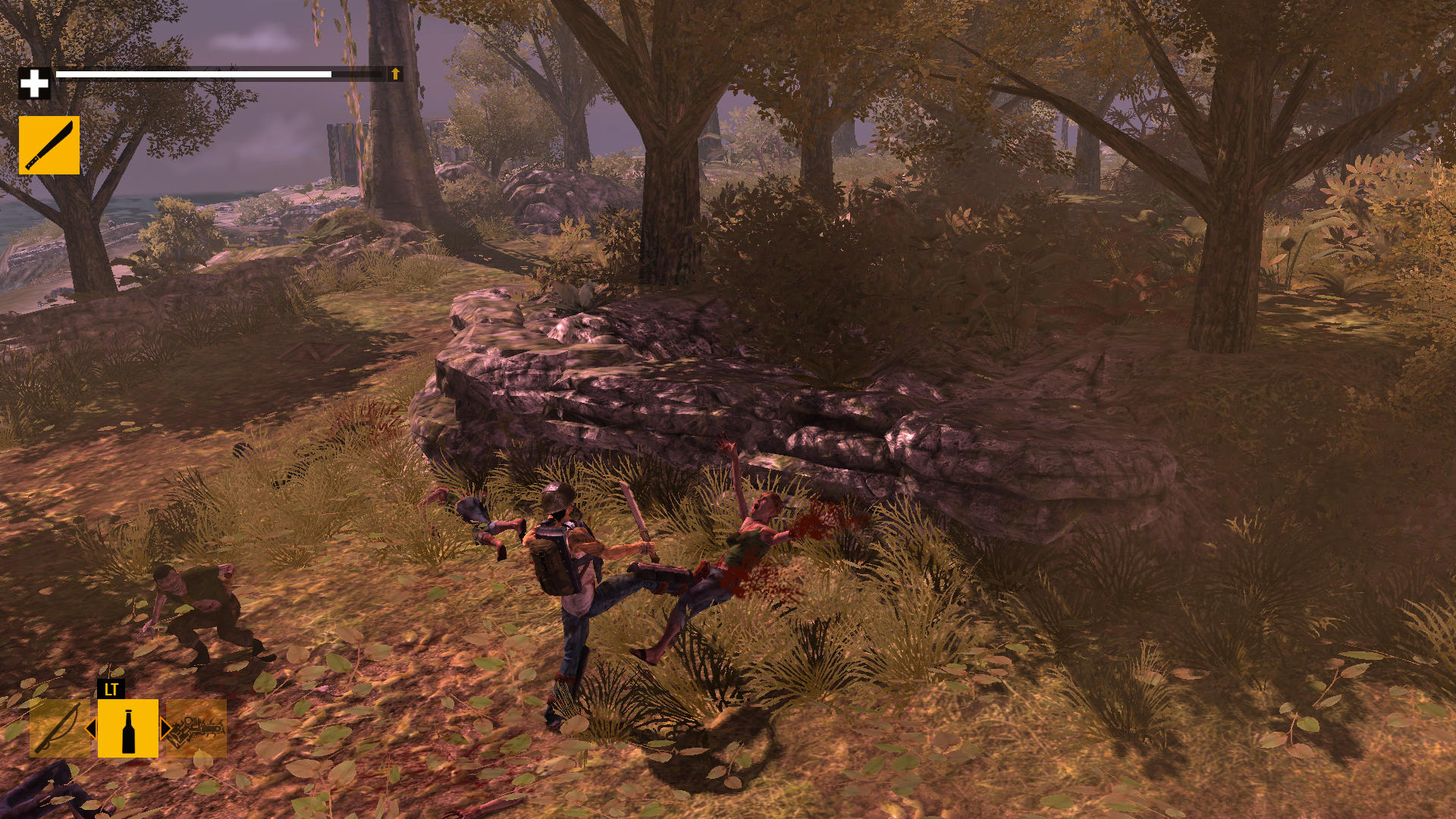The height and width of the screenshot is (819, 1456).
Task: Click the black plus symbol beside the health bar
Action: (x=36, y=83)
